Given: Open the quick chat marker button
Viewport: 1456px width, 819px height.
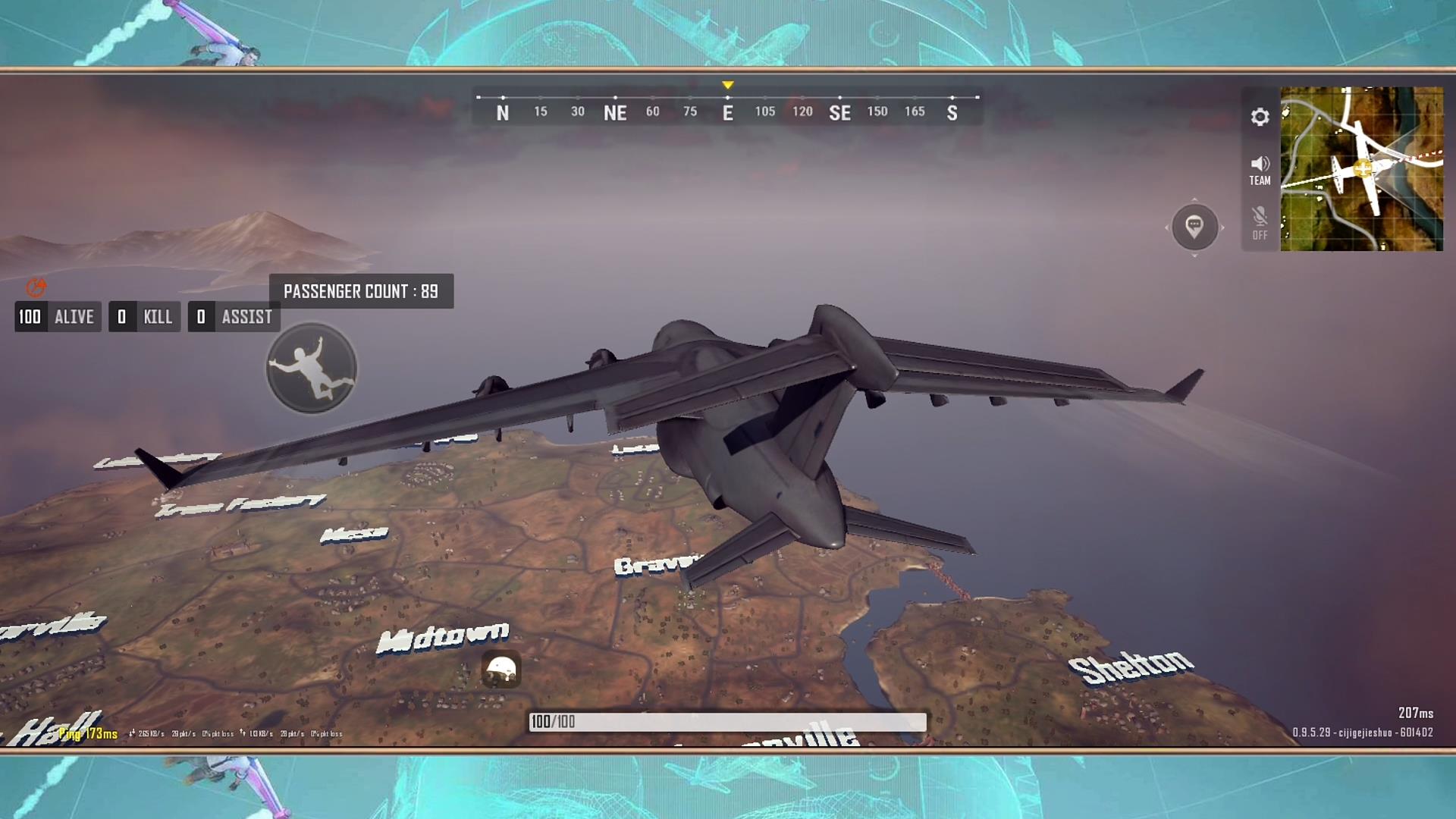Looking at the screenshot, I should click(x=1194, y=227).
